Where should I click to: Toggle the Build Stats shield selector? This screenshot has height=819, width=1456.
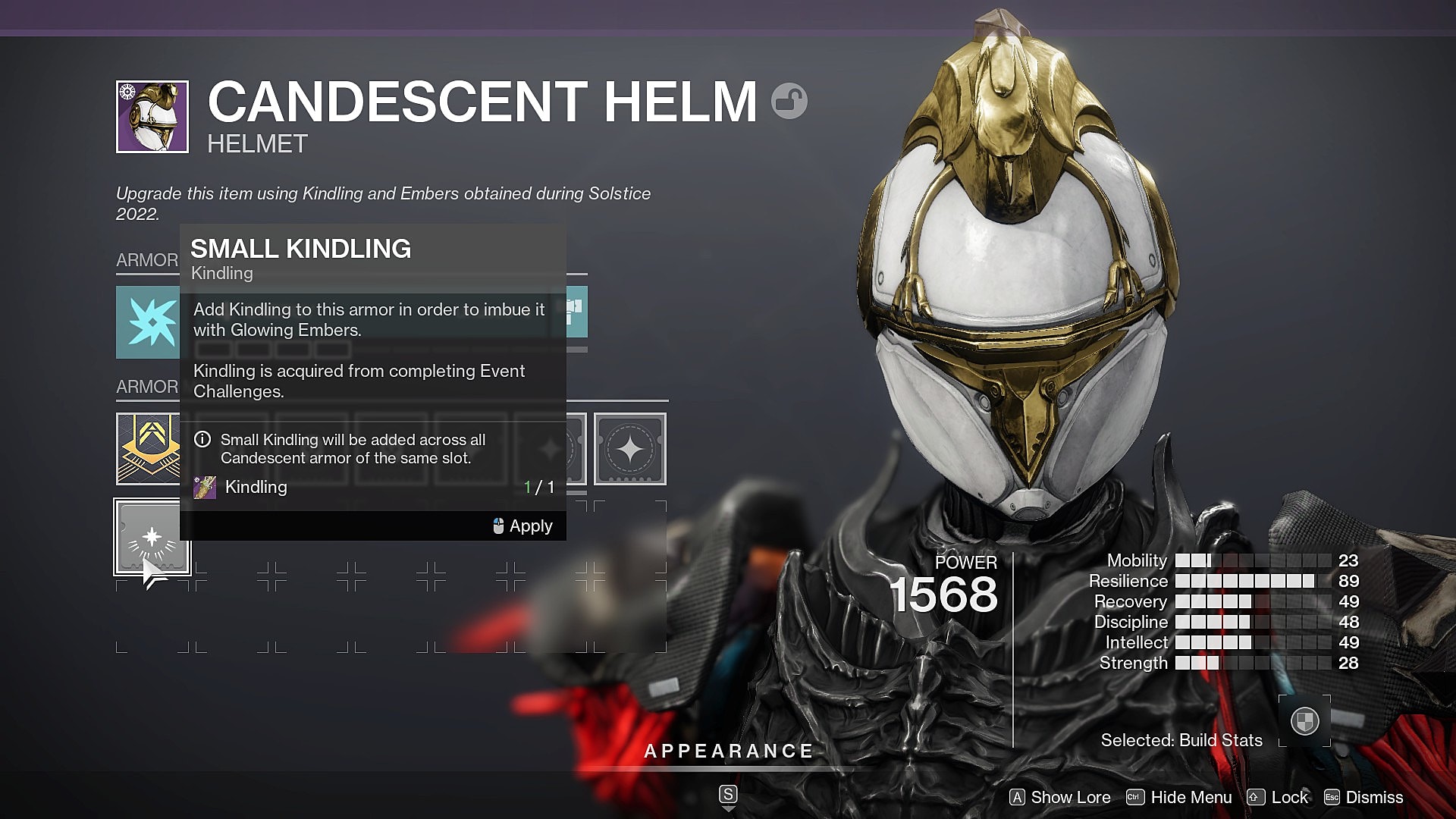[x=1304, y=720]
